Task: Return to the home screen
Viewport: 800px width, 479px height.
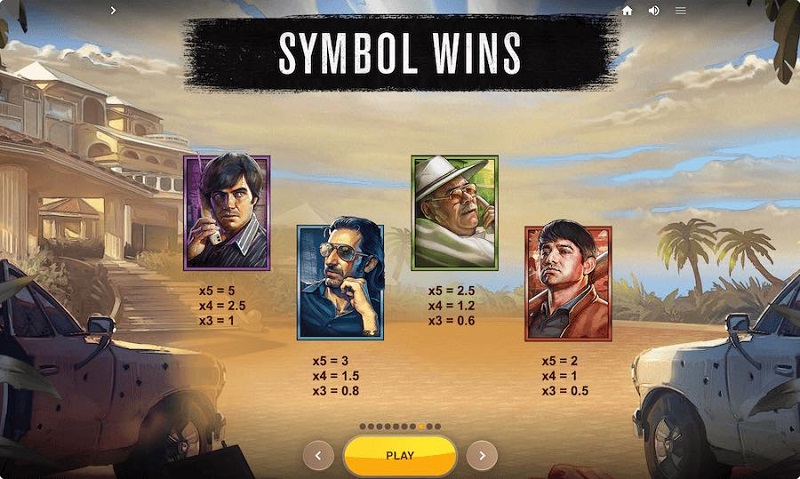Action: [x=627, y=10]
